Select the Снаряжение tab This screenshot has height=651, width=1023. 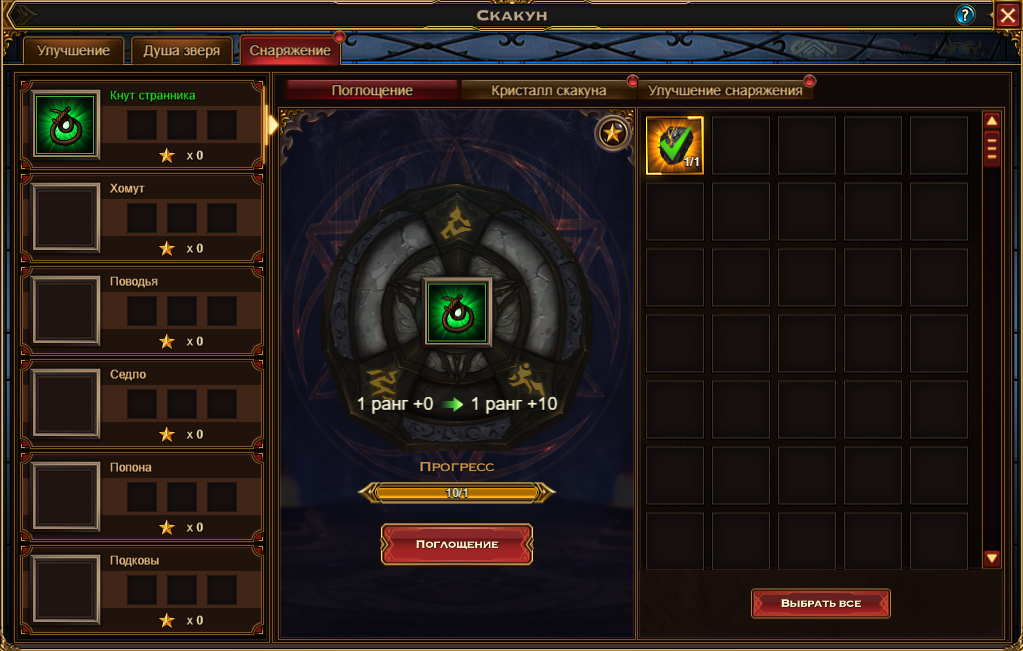(x=290, y=51)
